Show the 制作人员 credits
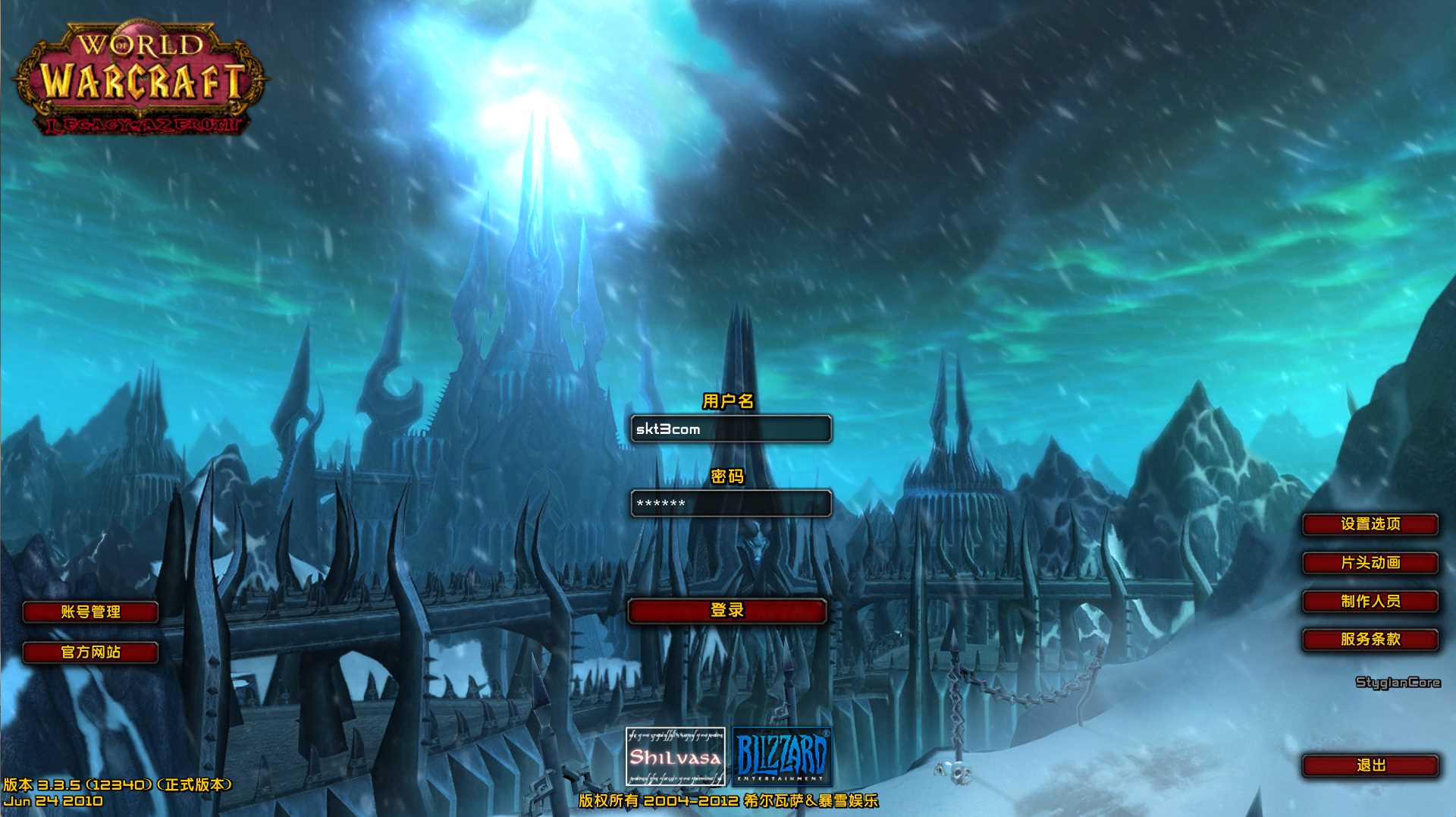The image size is (1456, 817). (1370, 602)
